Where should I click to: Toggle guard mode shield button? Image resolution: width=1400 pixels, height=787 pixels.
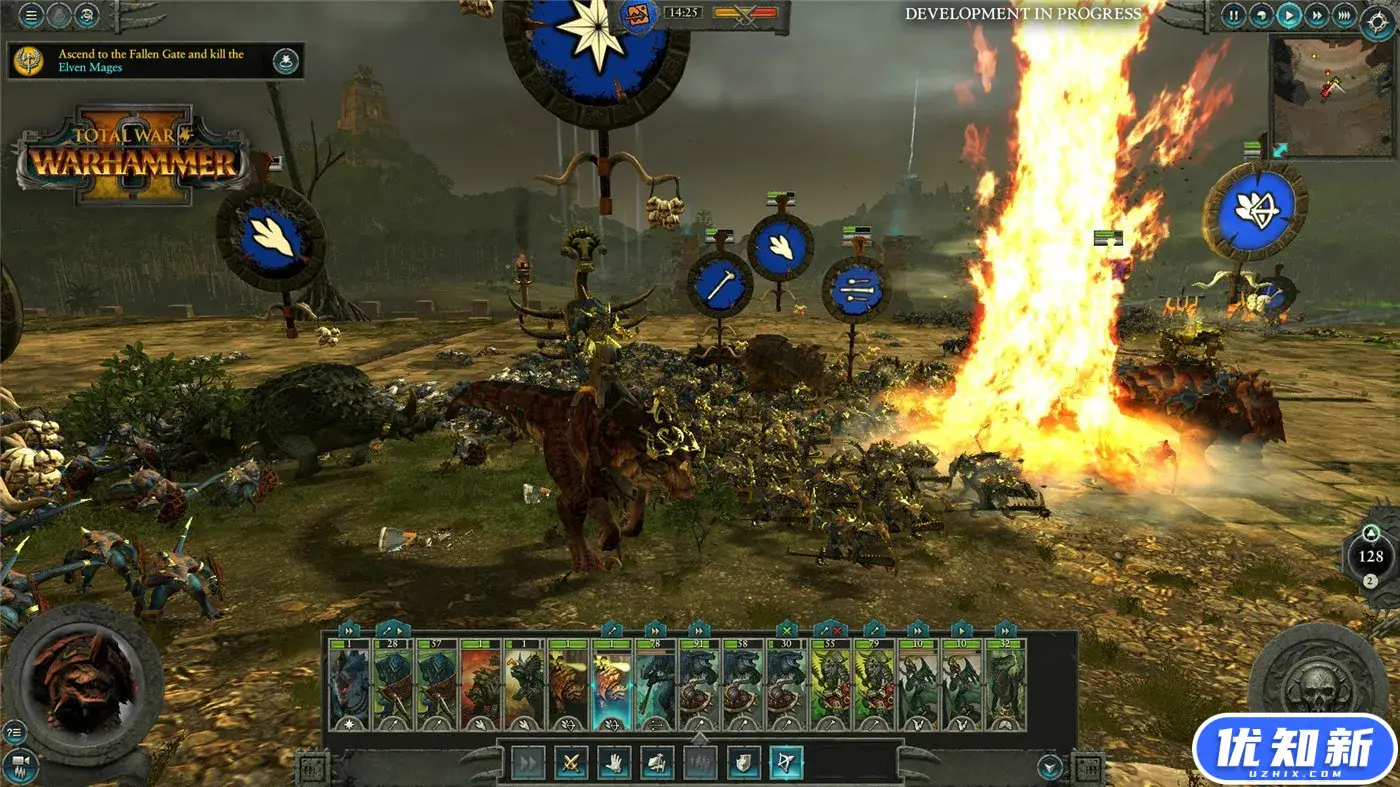[743, 763]
